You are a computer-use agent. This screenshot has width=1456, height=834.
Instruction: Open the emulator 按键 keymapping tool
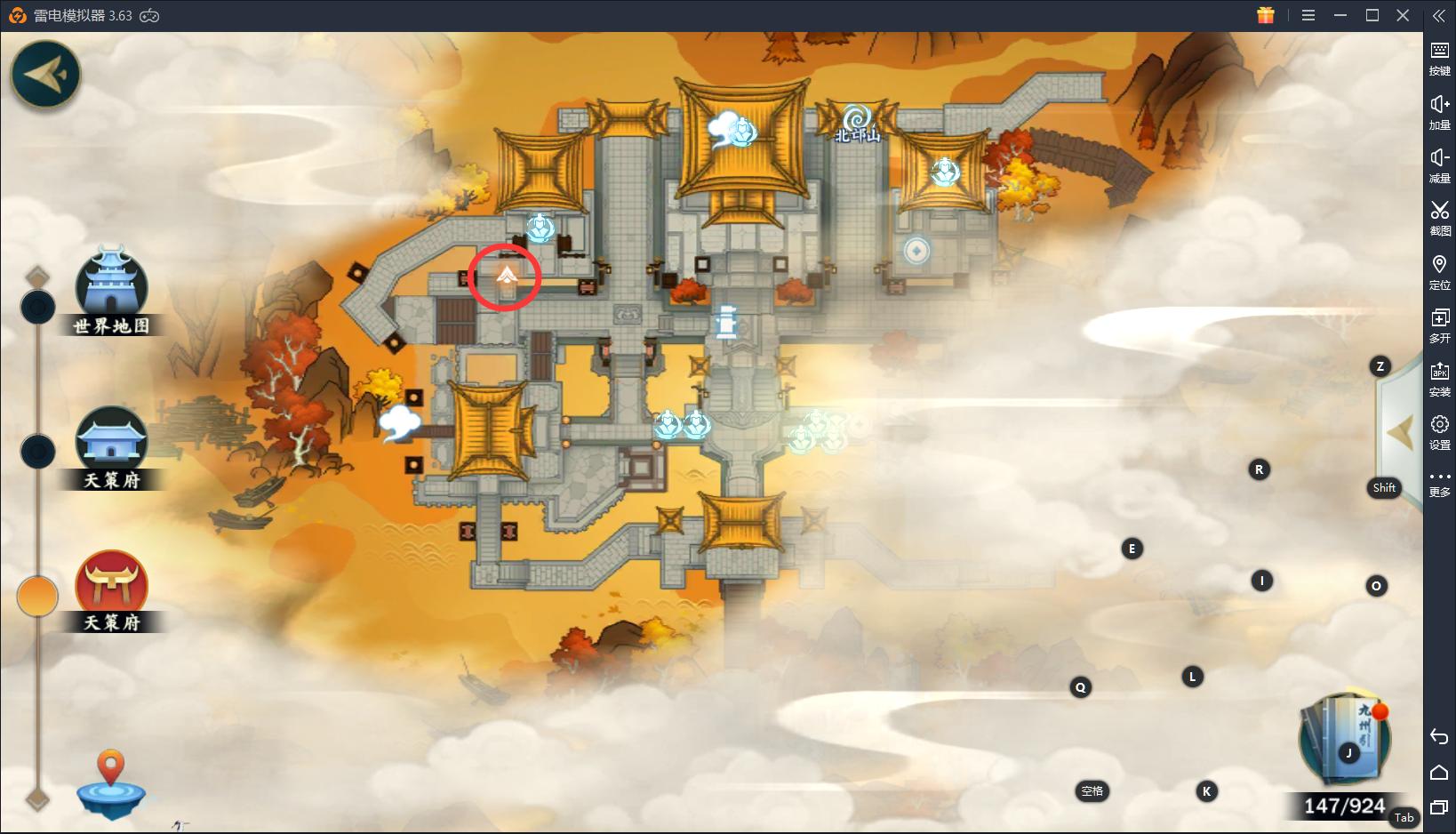point(1439,58)
